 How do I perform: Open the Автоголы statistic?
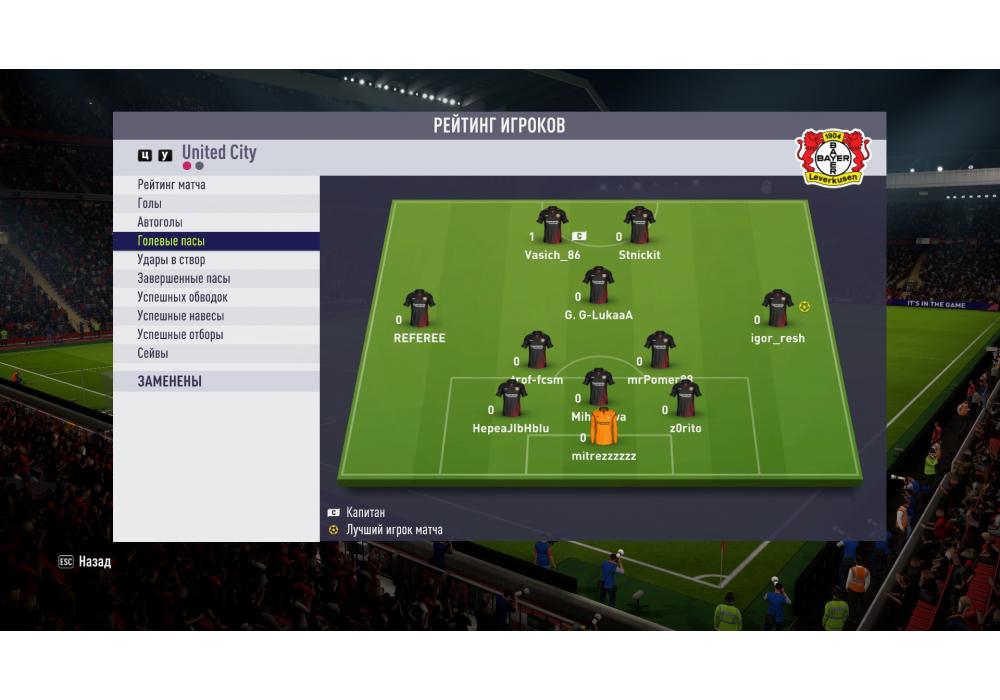click(x=160, y=222)
